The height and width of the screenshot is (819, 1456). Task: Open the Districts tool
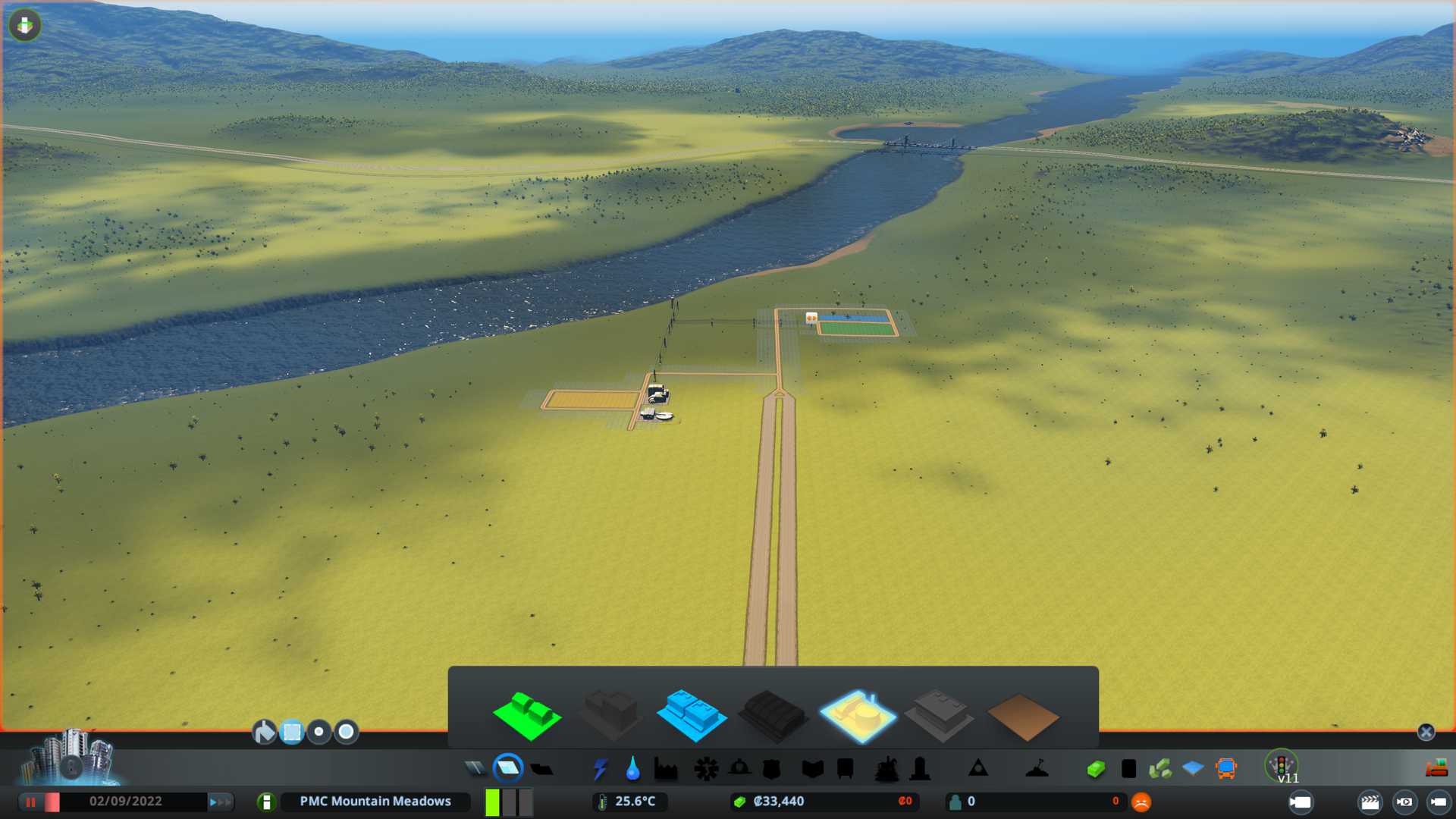tap(541, 769)
